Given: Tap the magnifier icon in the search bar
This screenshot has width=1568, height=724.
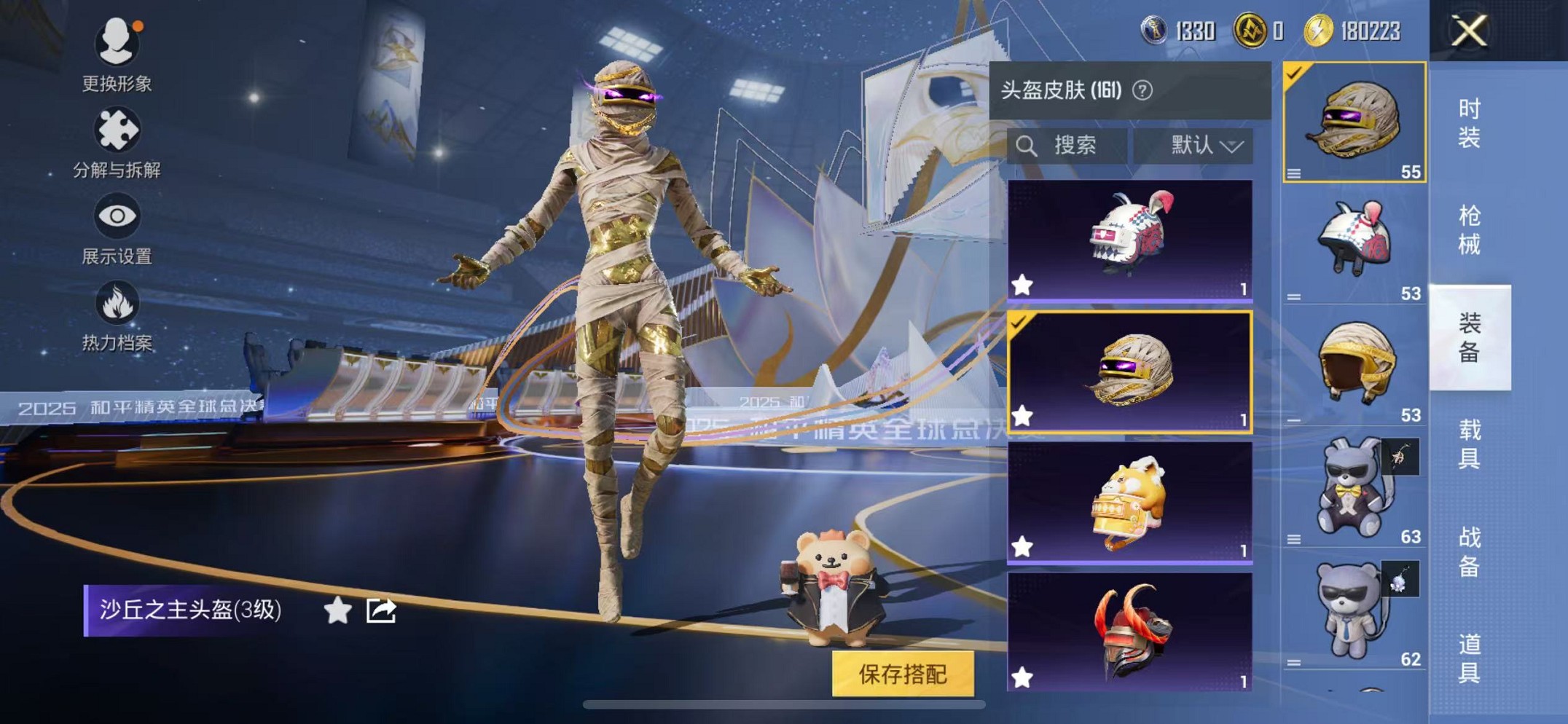Looking at the screenshot, I should [1028, 145].
